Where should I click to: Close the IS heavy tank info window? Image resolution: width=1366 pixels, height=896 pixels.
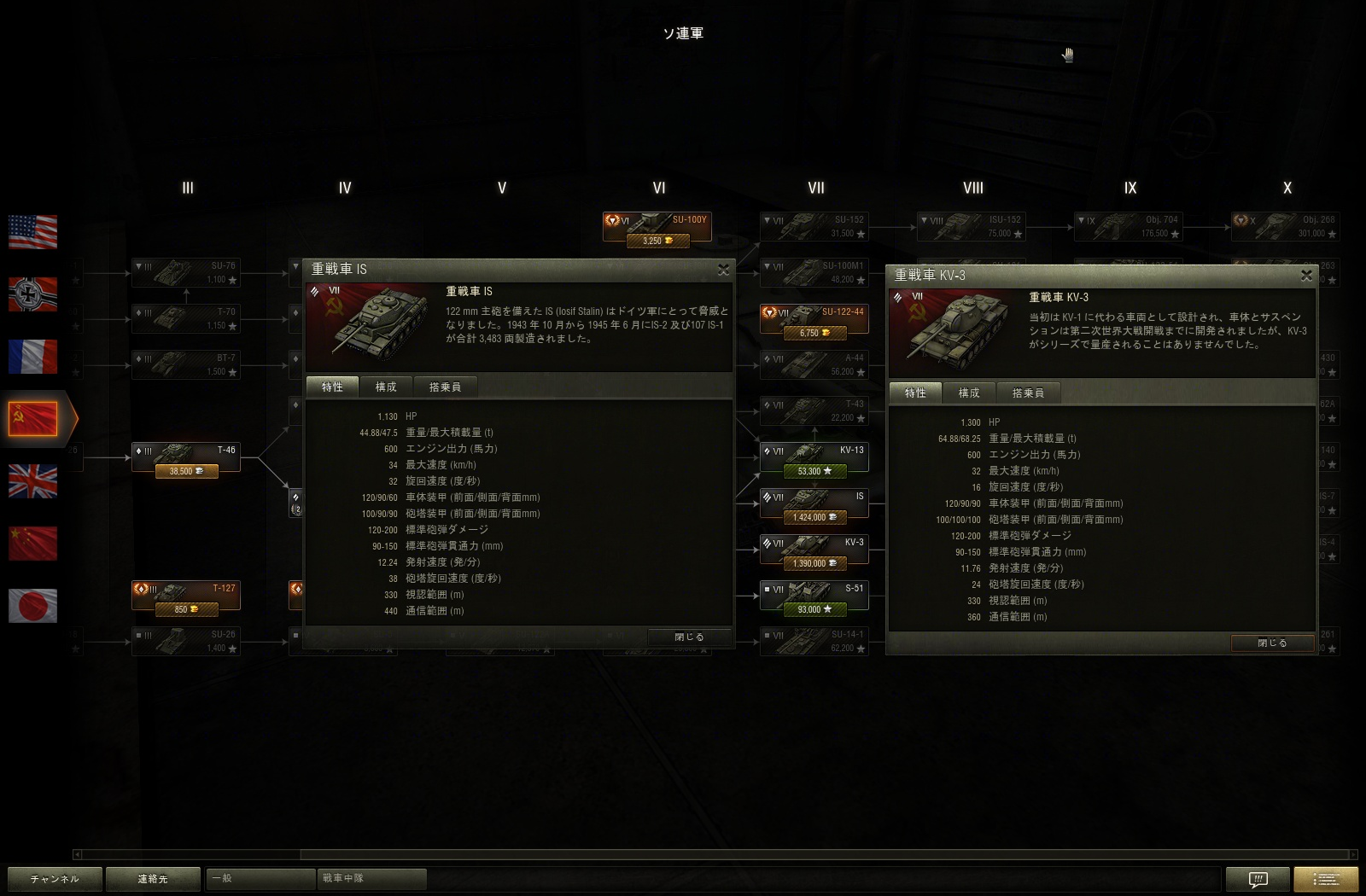click(x=723, y=270)
